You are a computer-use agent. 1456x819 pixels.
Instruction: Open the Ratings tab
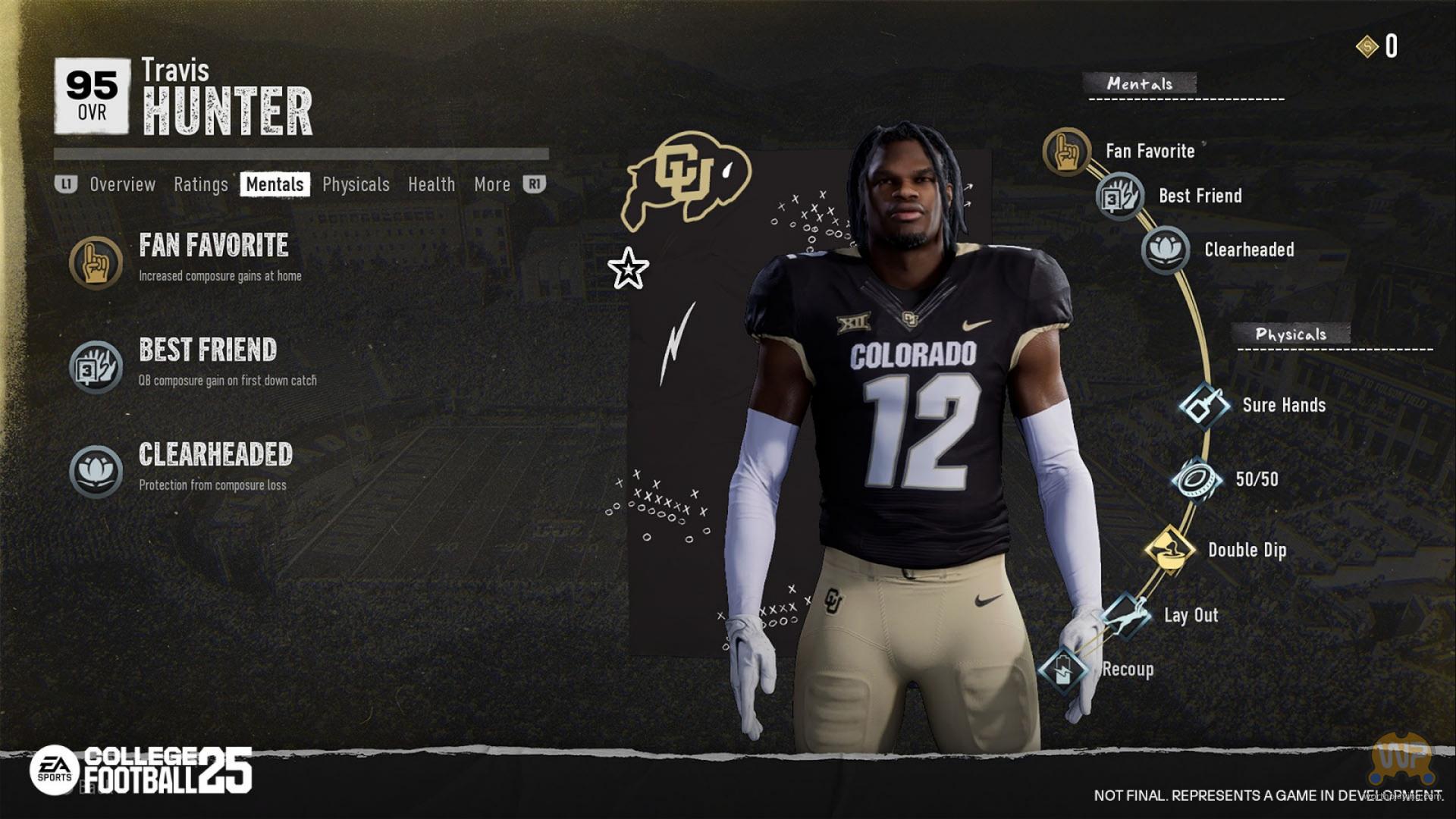200,184
